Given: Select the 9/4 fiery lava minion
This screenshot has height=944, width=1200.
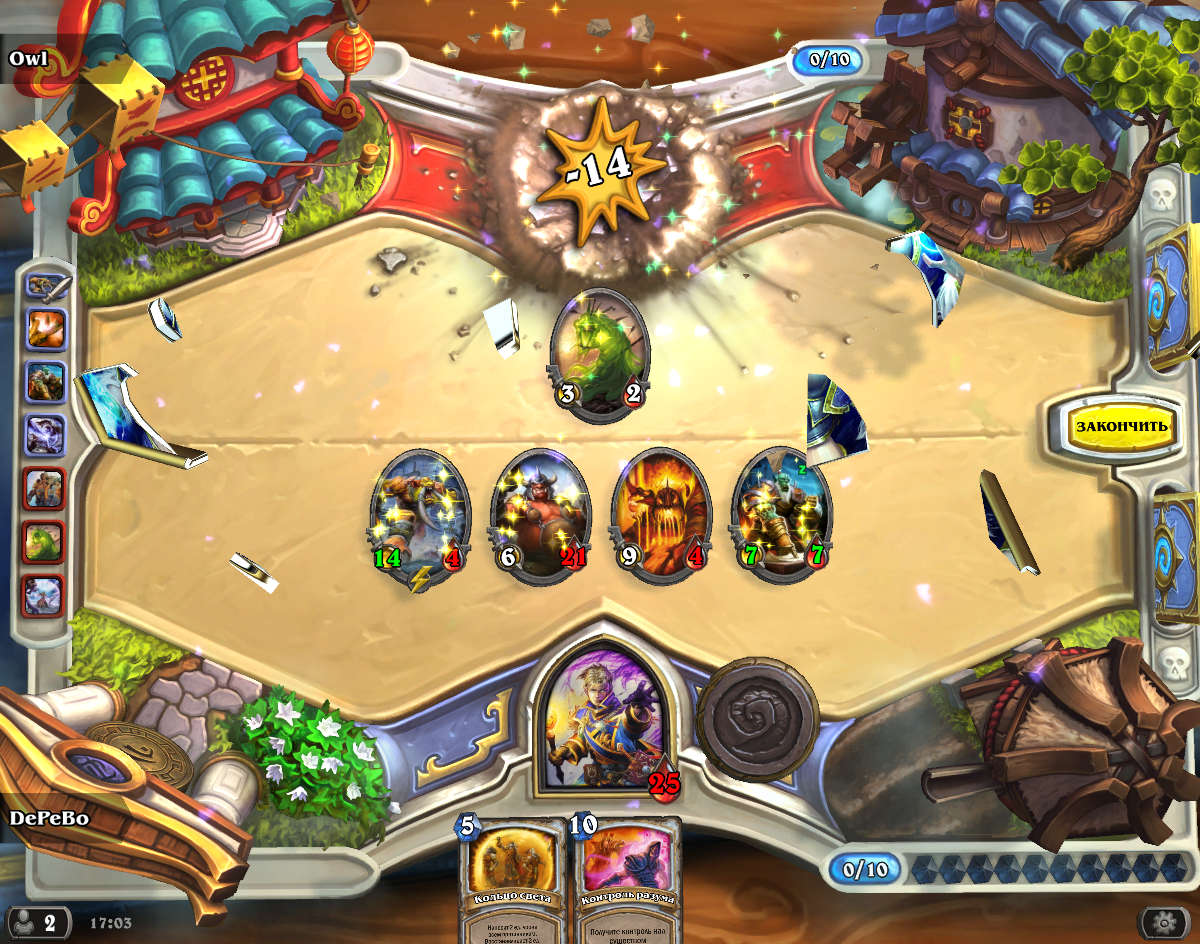Looking at the screenshot, I should [x=660, y=516].
